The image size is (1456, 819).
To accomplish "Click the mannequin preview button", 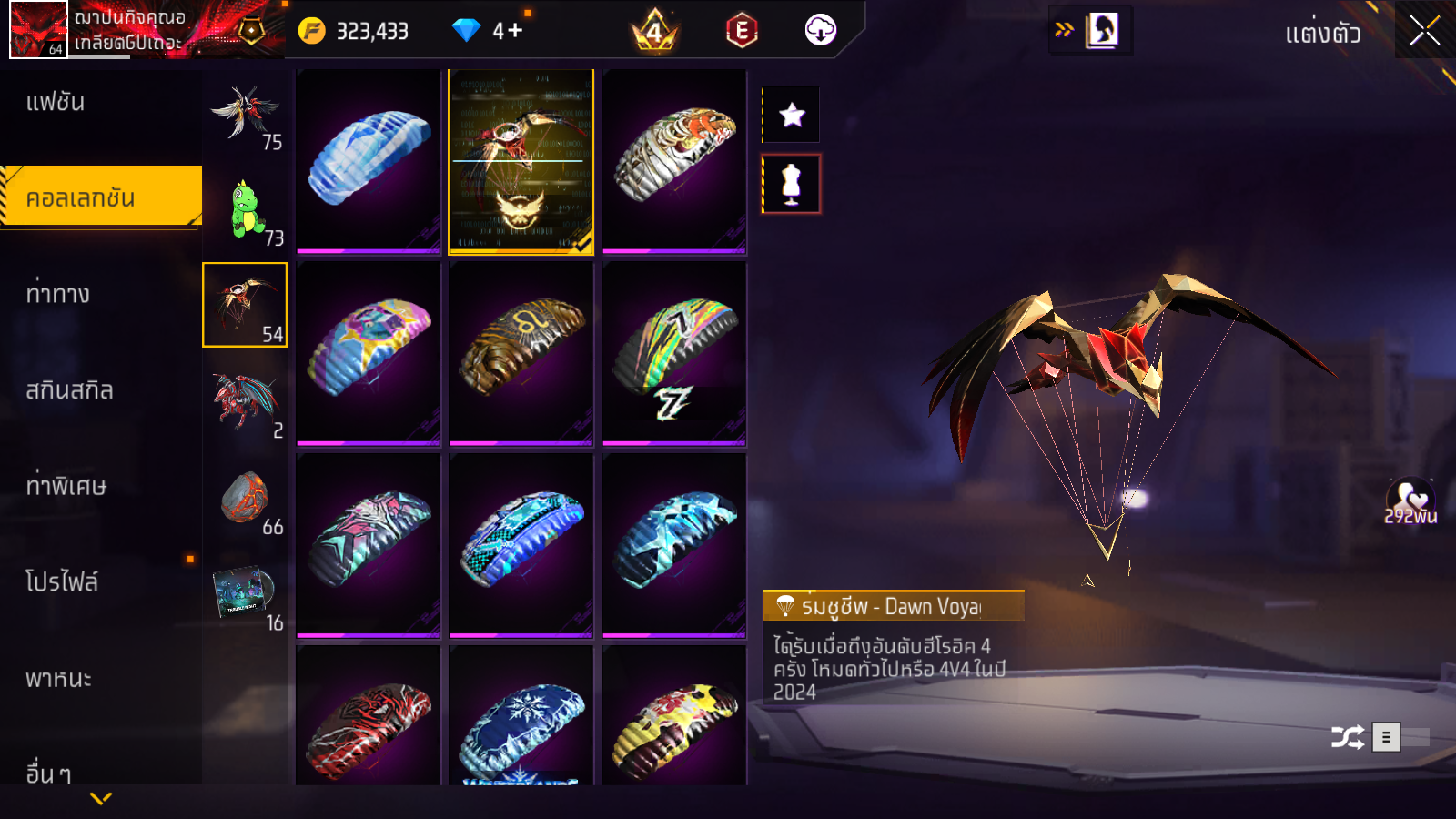I will (792, 184).
